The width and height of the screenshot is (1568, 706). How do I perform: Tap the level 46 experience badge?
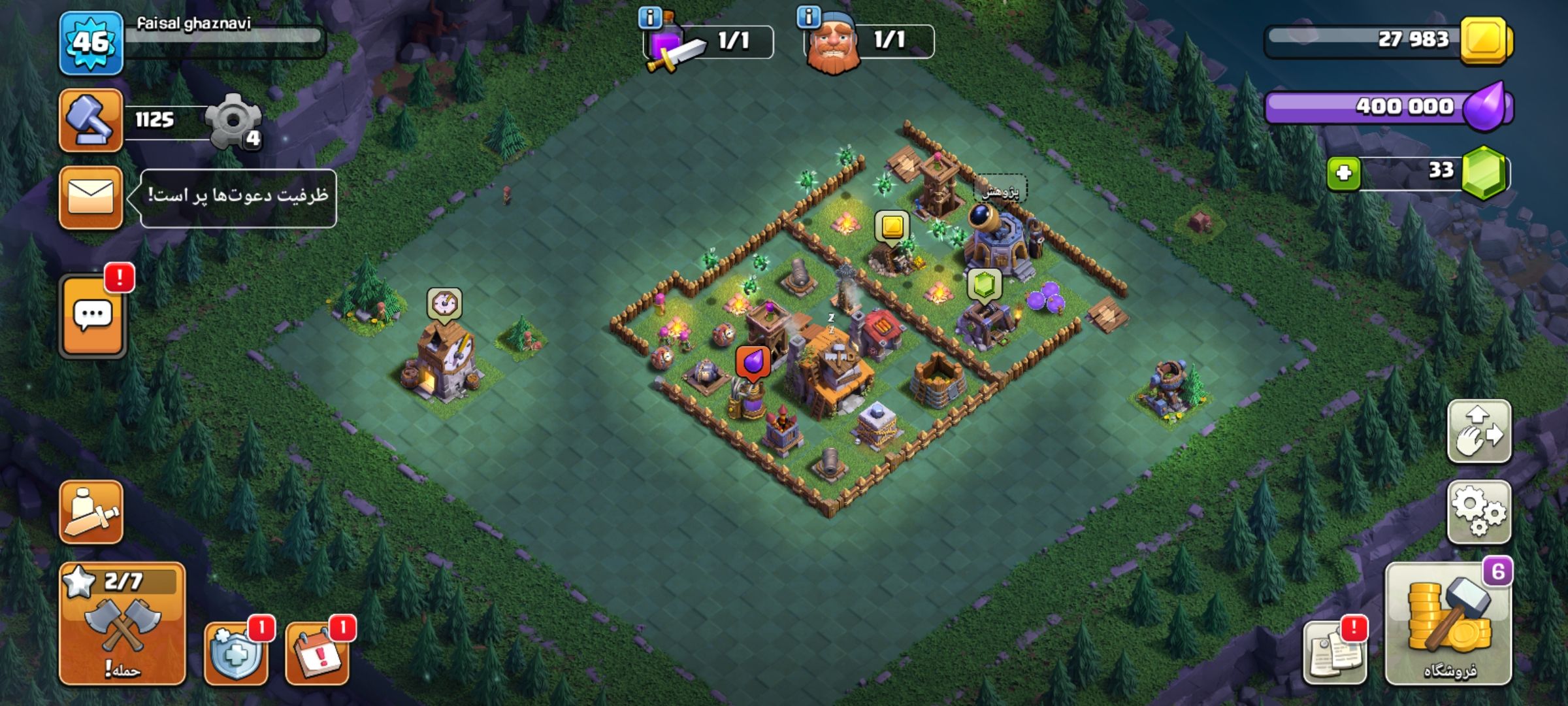click(91, 43)
